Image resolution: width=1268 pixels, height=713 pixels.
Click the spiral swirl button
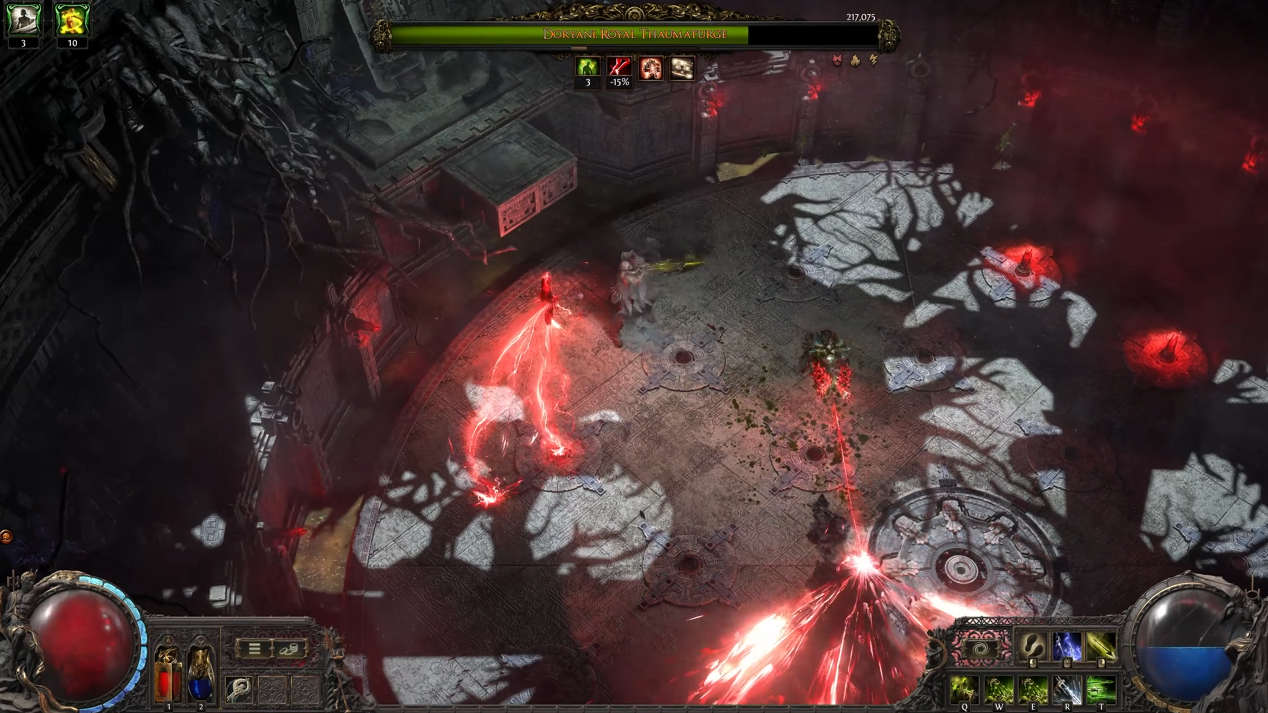click(x=982, y=650)
